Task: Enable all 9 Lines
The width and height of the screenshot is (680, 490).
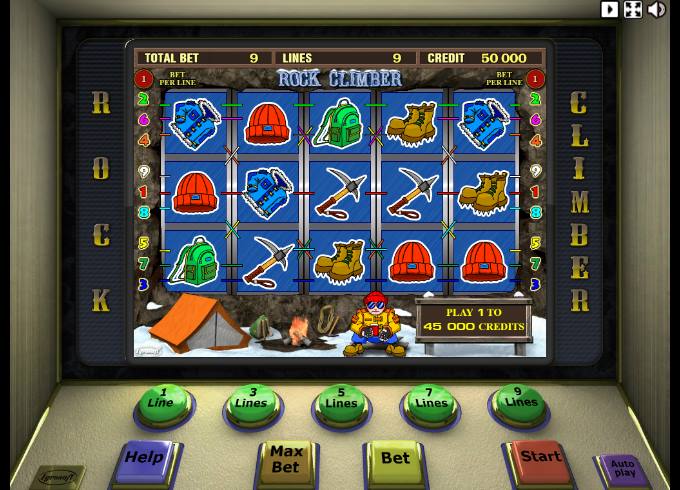Action: [x=520, y=402]
